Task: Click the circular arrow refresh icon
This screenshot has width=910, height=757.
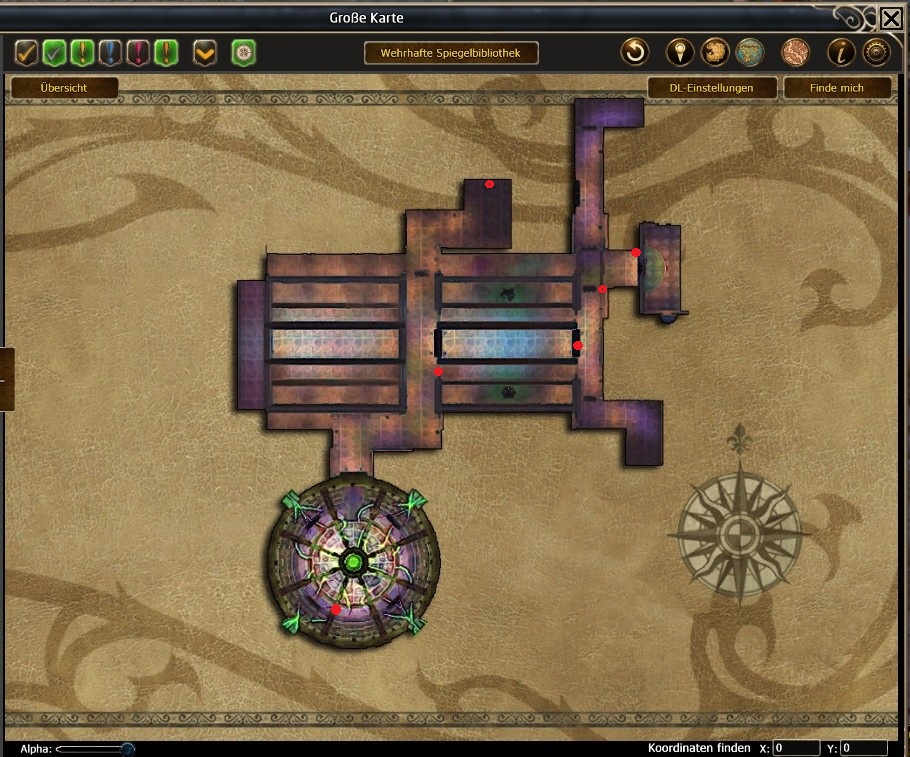Action: (635, 52)
